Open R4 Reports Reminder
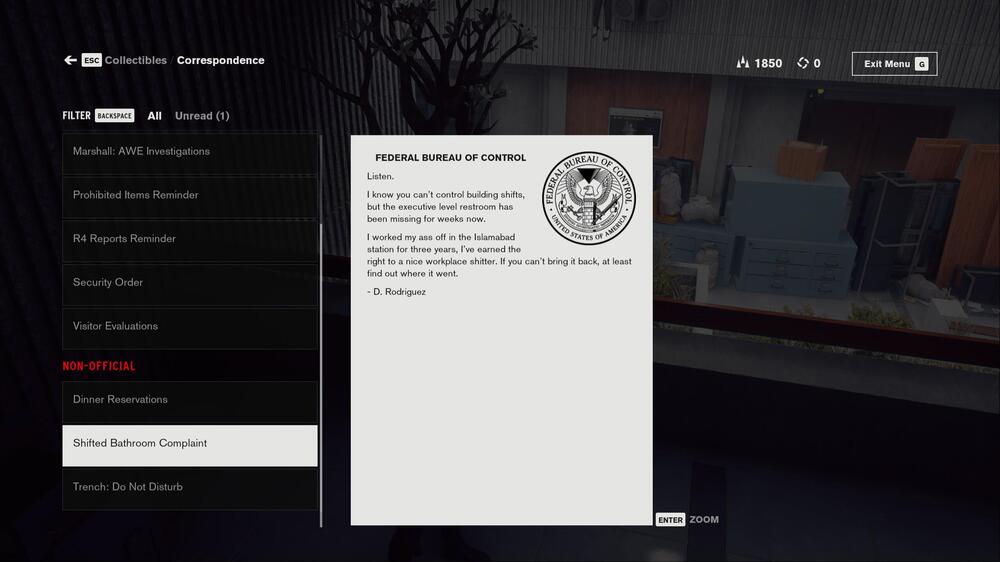Image resolution: width=1000 pixels, height=562 pixels. click(x=190, y=239)
